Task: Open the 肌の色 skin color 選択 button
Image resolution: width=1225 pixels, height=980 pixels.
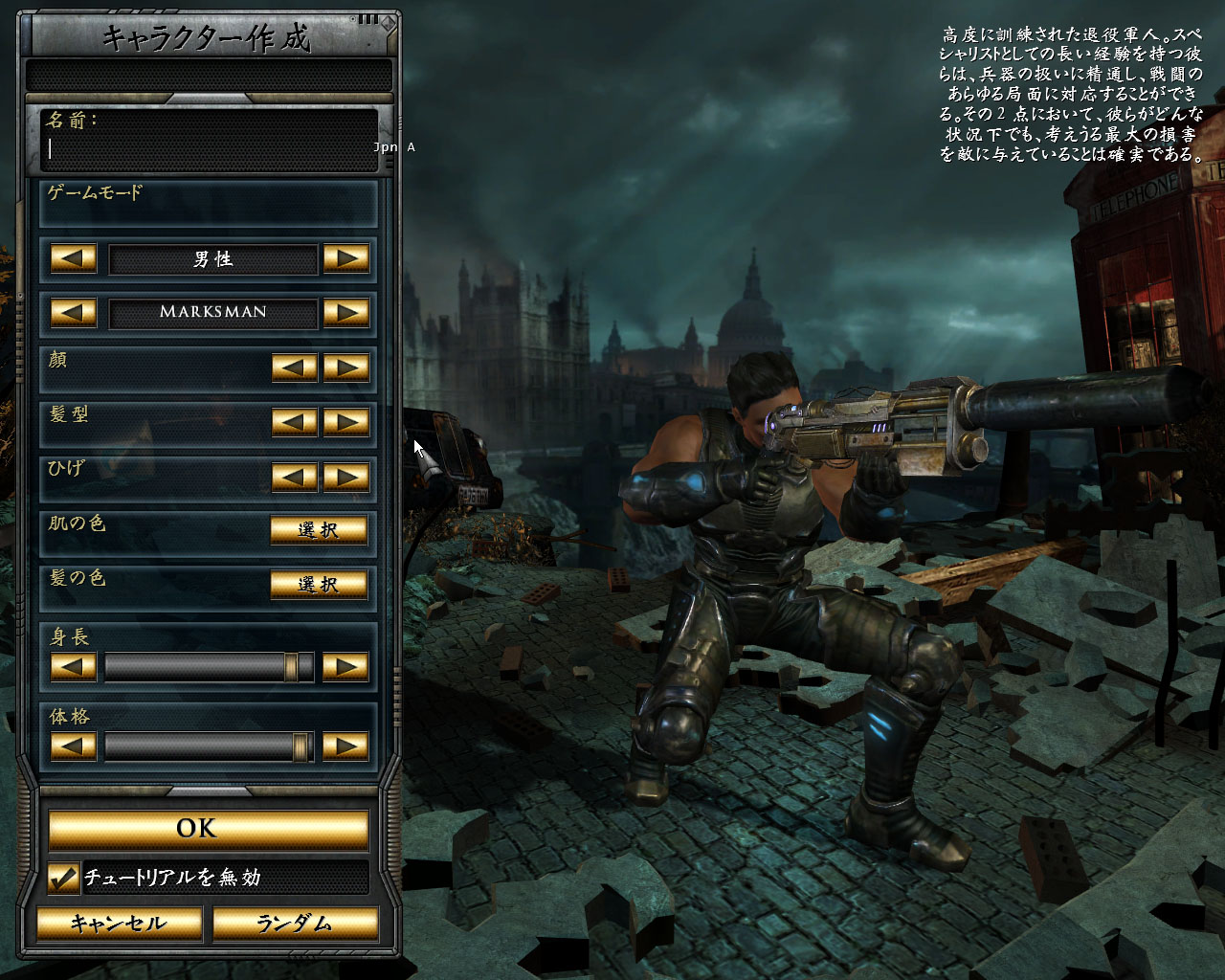Action: (x=319, y=530)
